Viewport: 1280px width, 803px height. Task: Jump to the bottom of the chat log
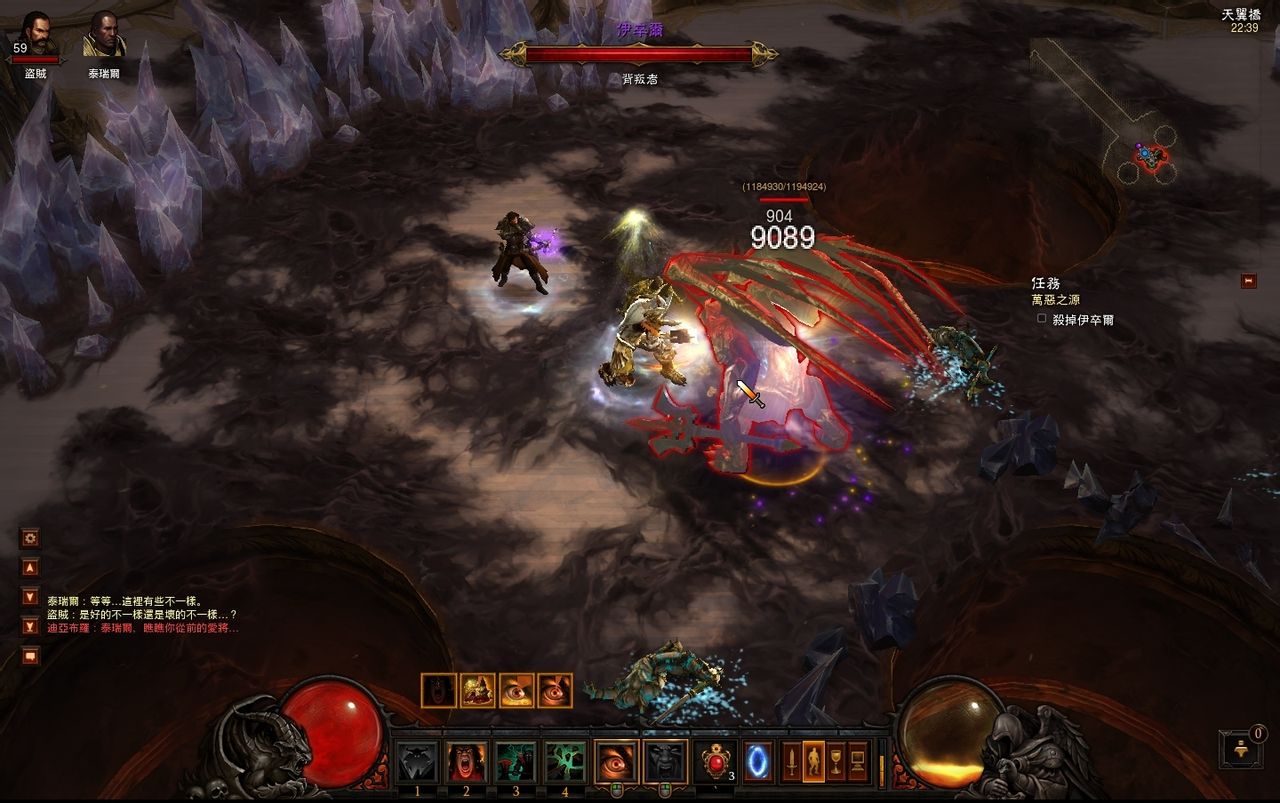(x=31, y=626)
